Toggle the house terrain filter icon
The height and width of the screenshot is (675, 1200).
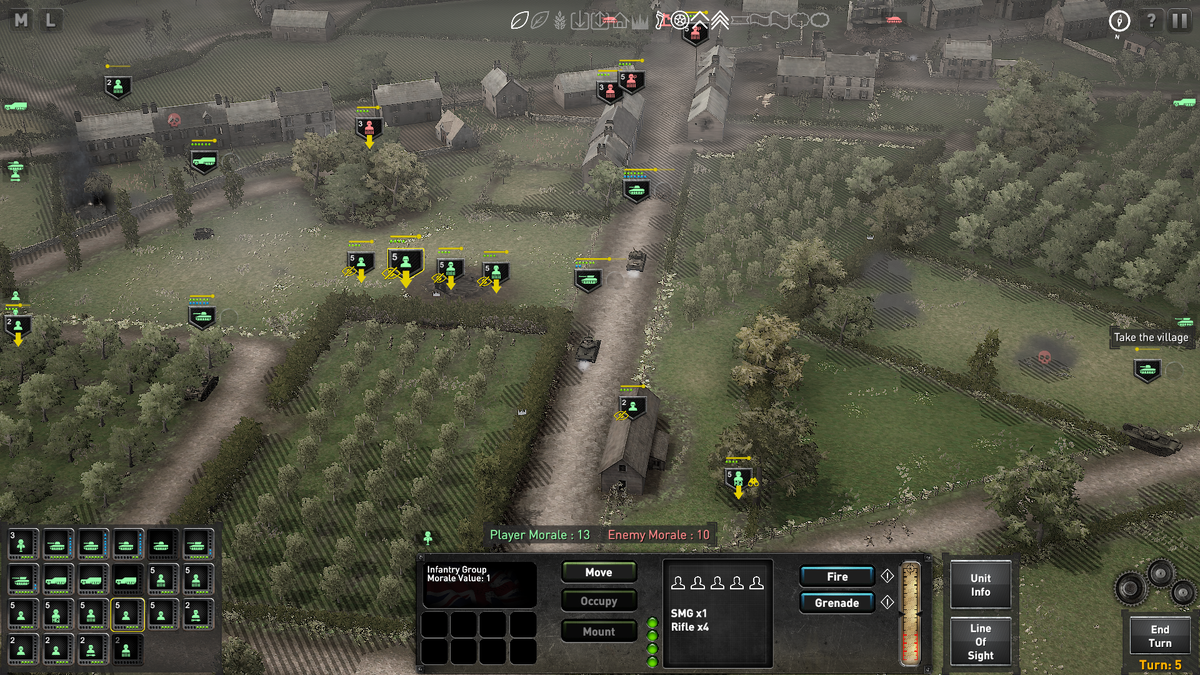click(x=619, y=20)
